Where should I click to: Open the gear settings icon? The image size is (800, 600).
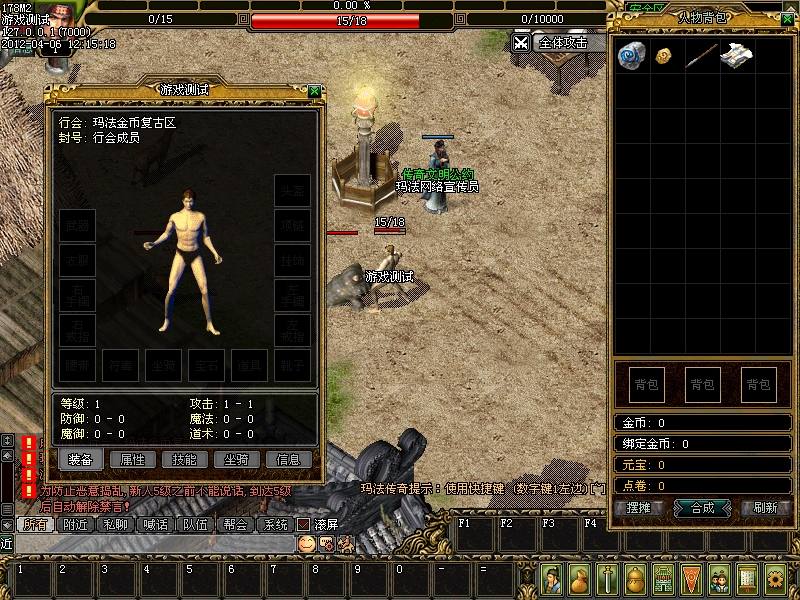(x=775, y=578)
